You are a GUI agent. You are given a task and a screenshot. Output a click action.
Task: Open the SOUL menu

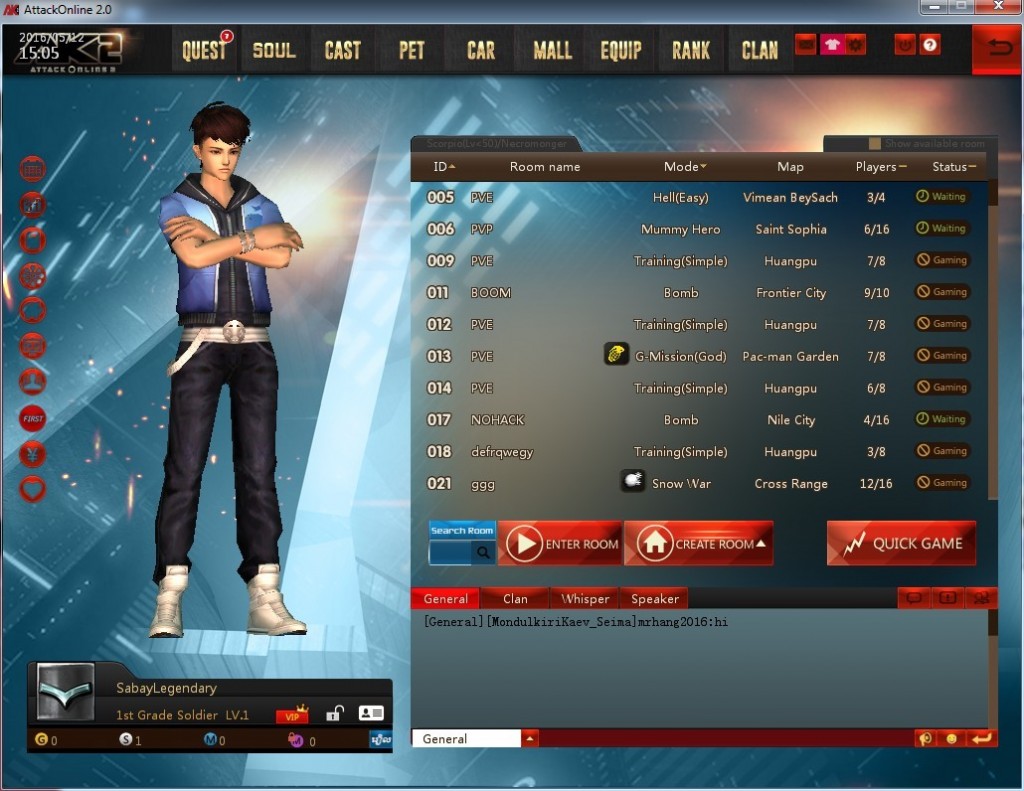pos(274,50)
